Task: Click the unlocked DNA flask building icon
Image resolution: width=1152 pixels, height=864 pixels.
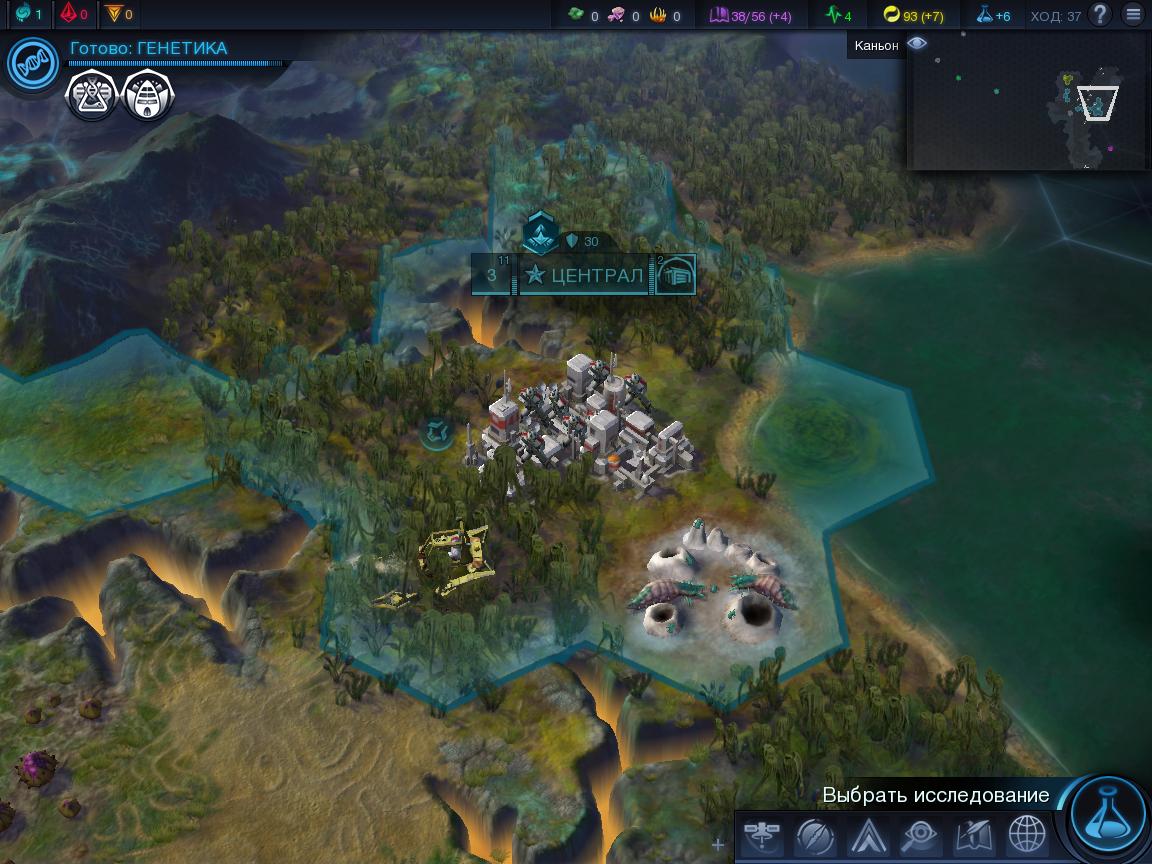Action: pyautogui.click(x=91, y=97)
